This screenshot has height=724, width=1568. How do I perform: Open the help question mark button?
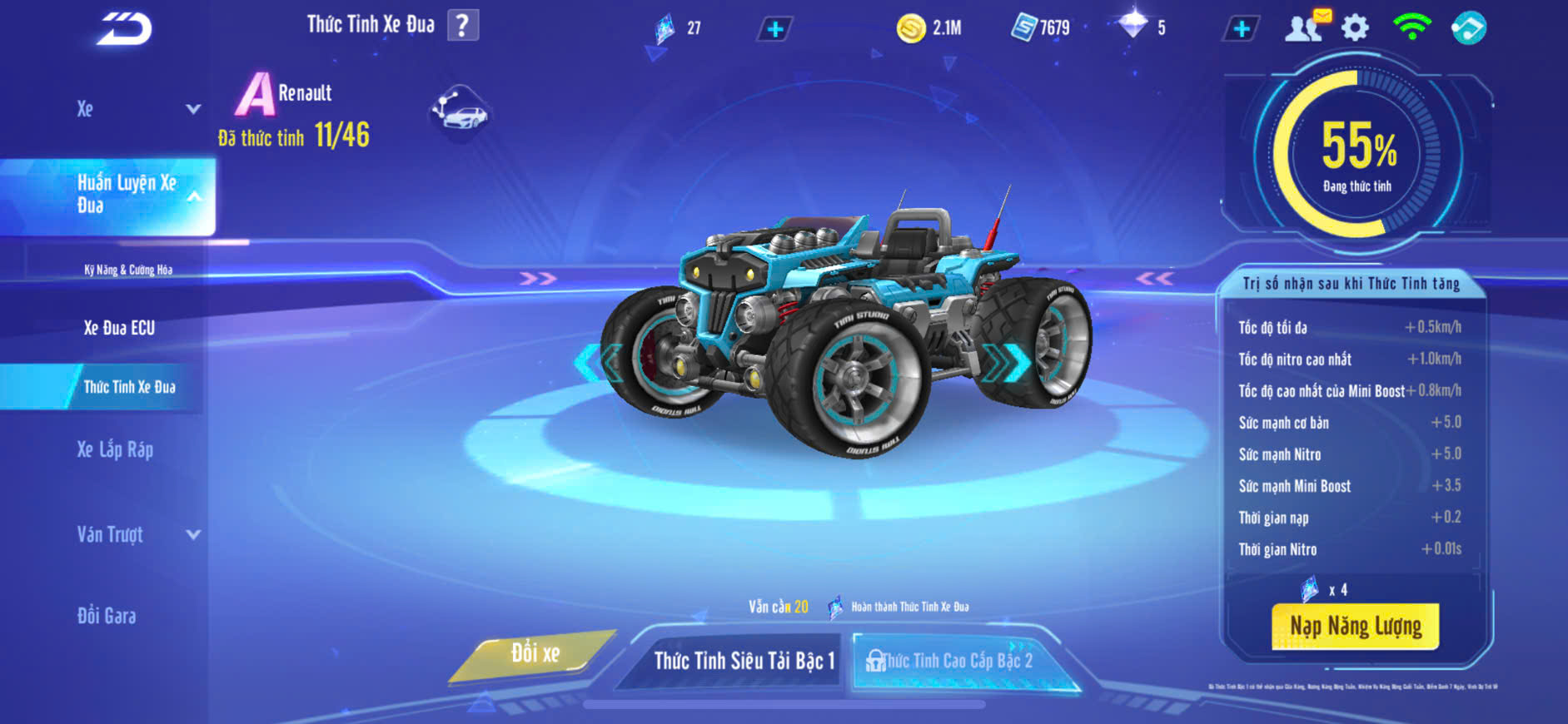[x=463, y=26]
